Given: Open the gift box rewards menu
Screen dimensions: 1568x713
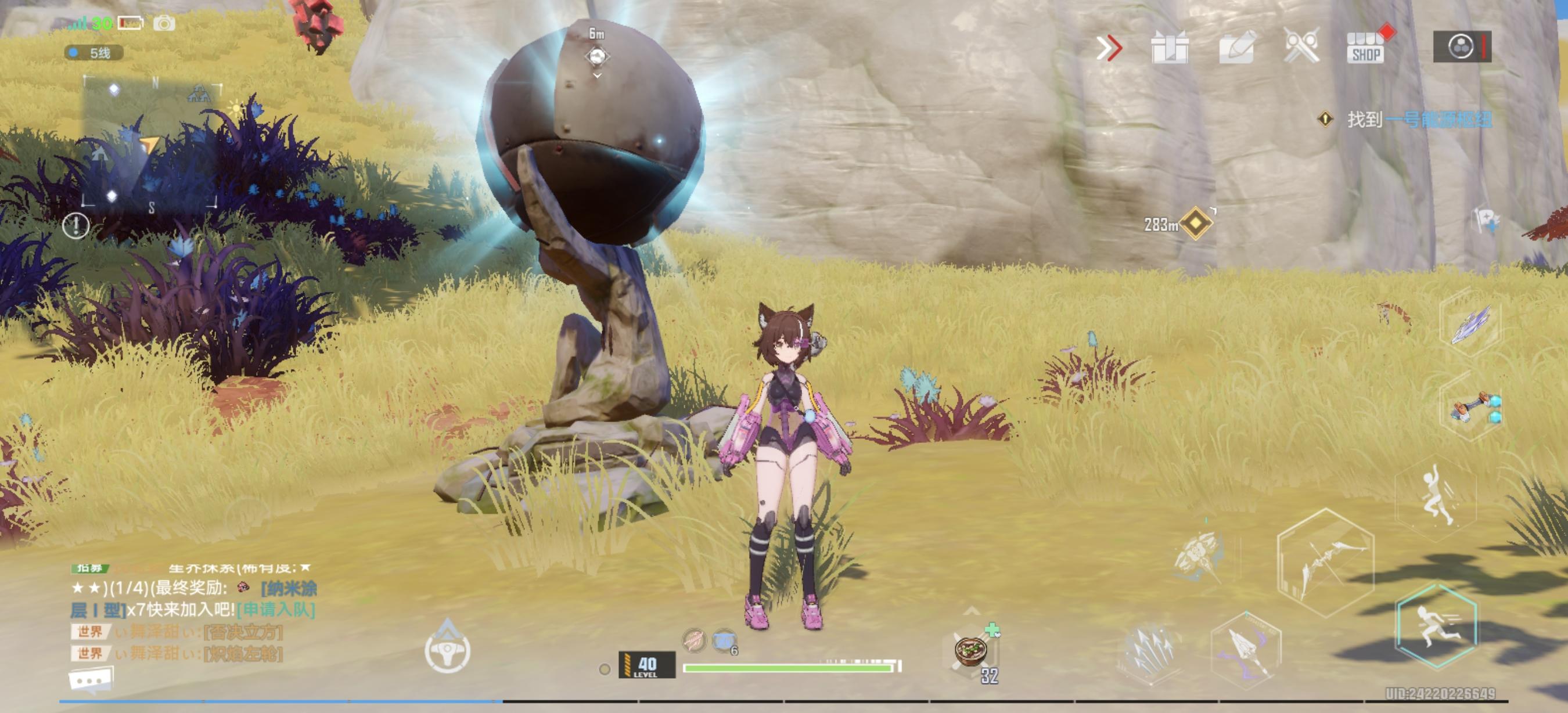Looking at the screenshot, I should tap(1169, 48).
